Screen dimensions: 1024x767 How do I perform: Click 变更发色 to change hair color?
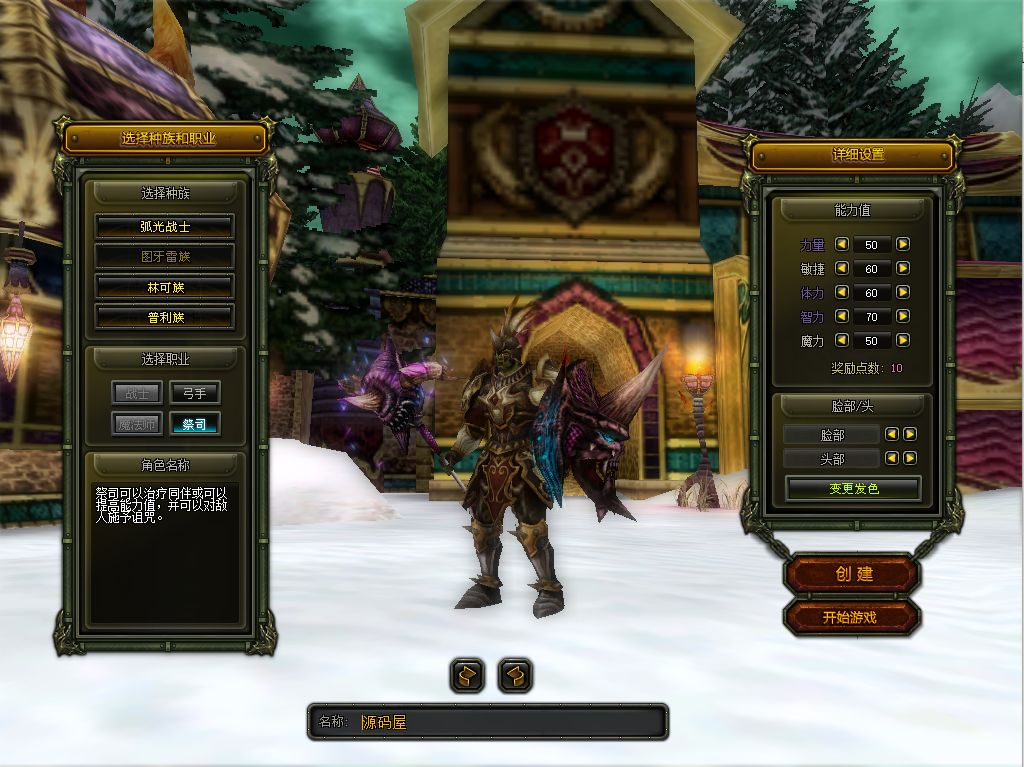point(853,489)
